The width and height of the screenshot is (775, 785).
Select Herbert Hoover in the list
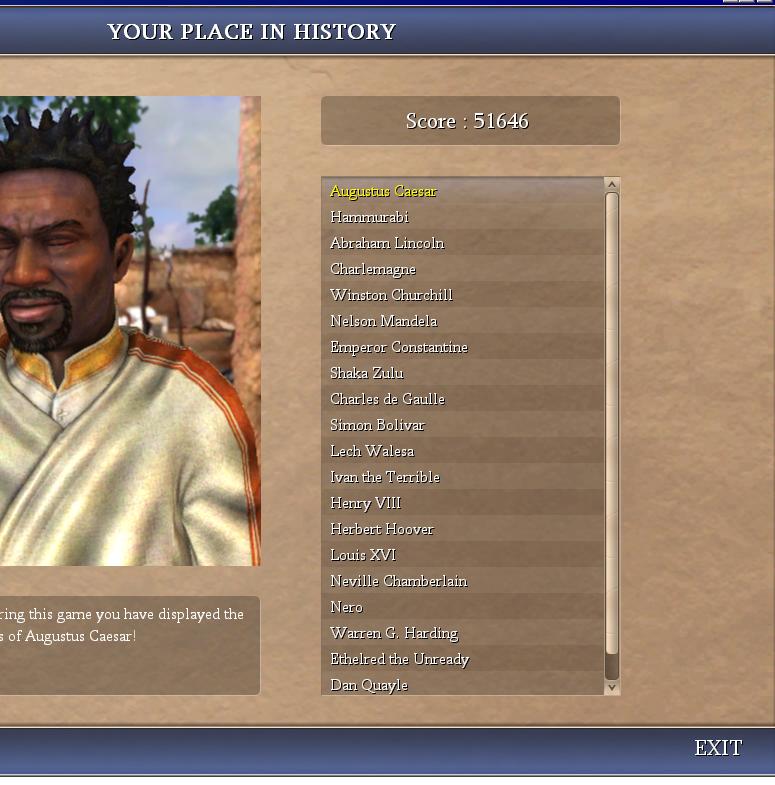tap(382, 529)
